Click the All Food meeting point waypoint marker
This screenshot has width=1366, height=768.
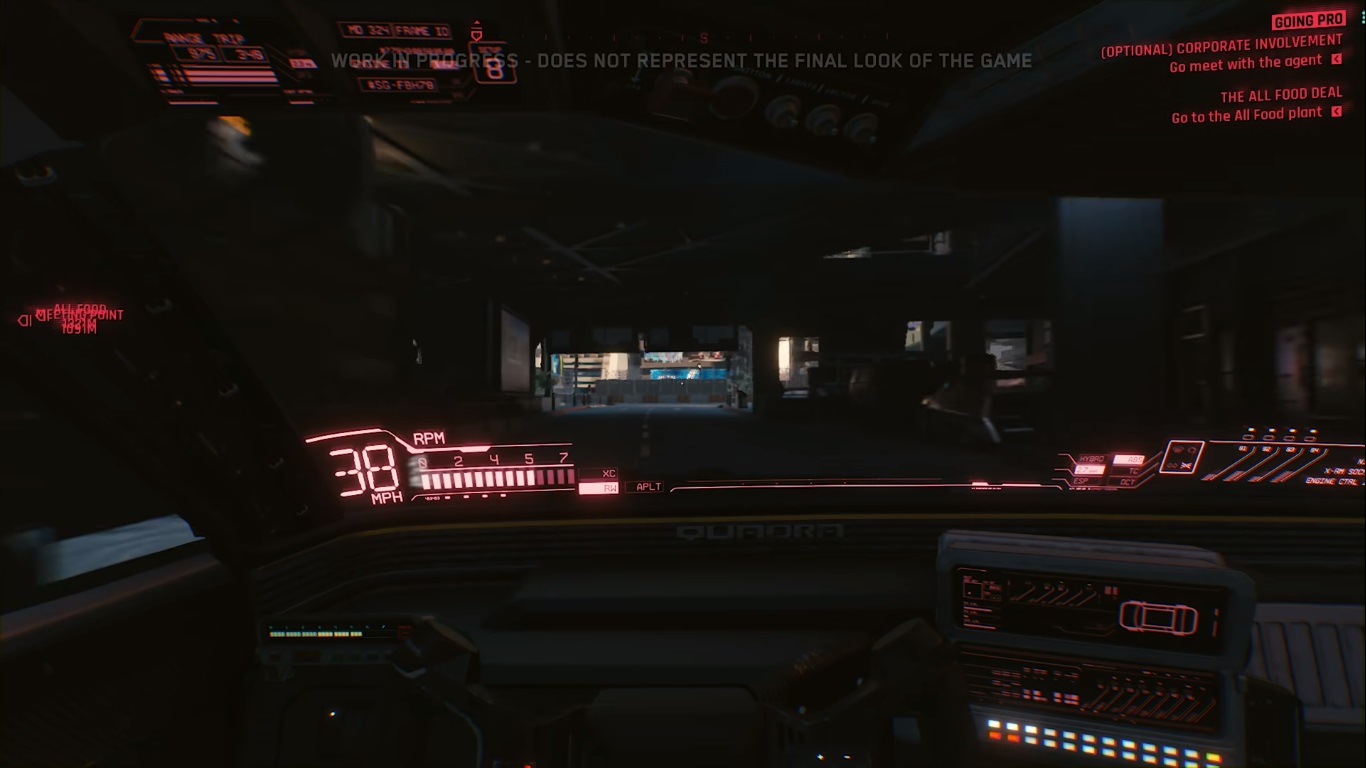pyautogui.click(x=27, y=320)
